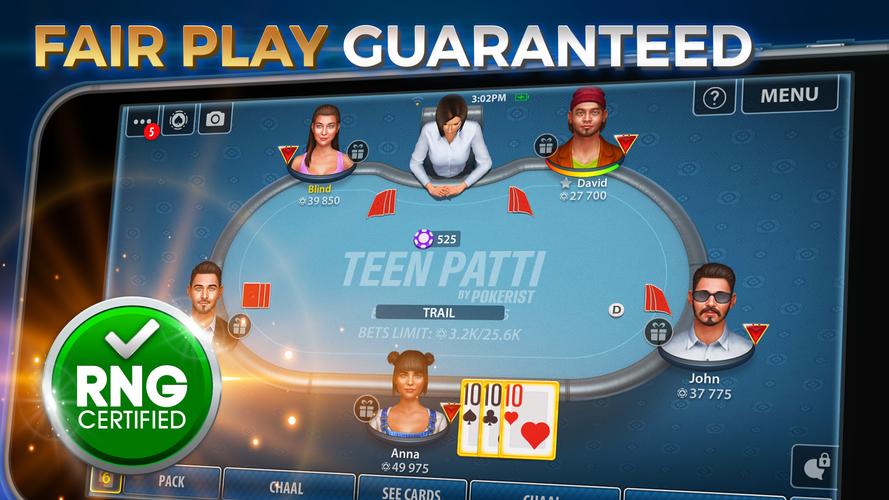Fold your hand with PACK
This screenshot has width=889, height=500.
point(170,481)
